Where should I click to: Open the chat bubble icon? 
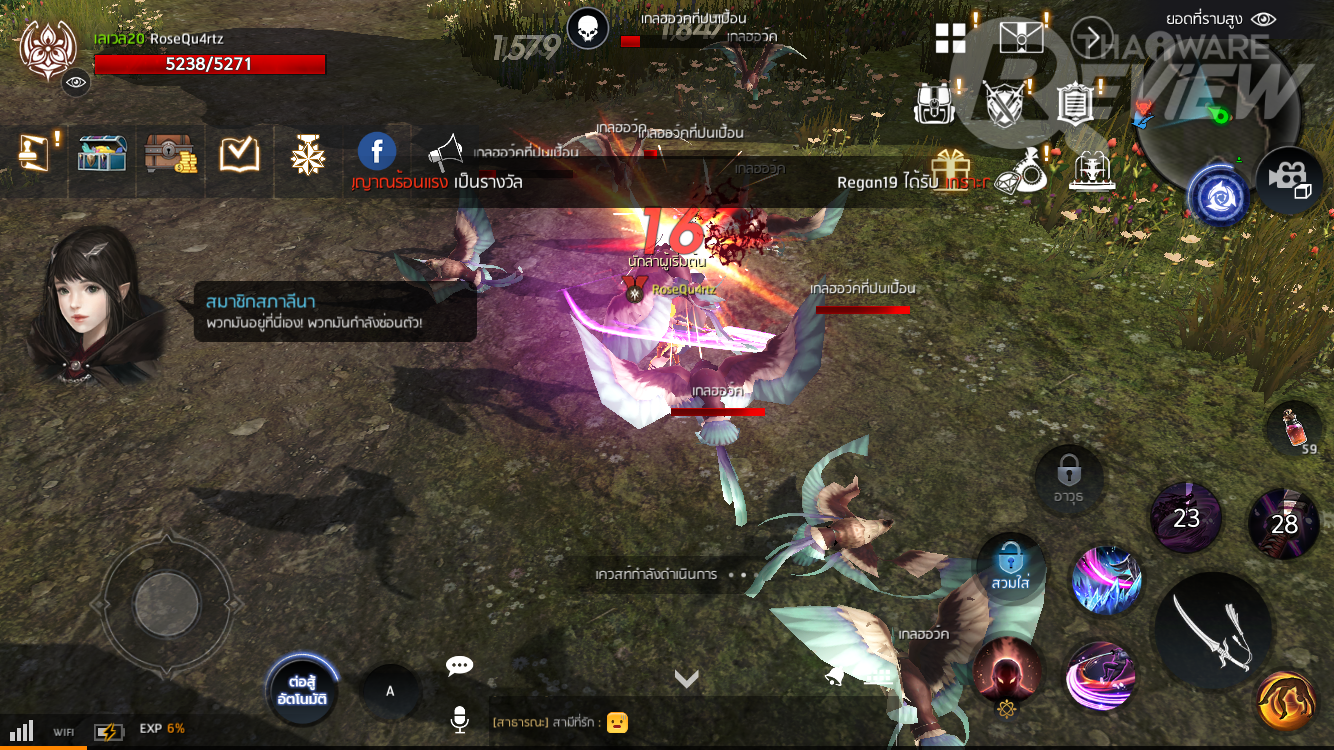[x=459, y=666]
